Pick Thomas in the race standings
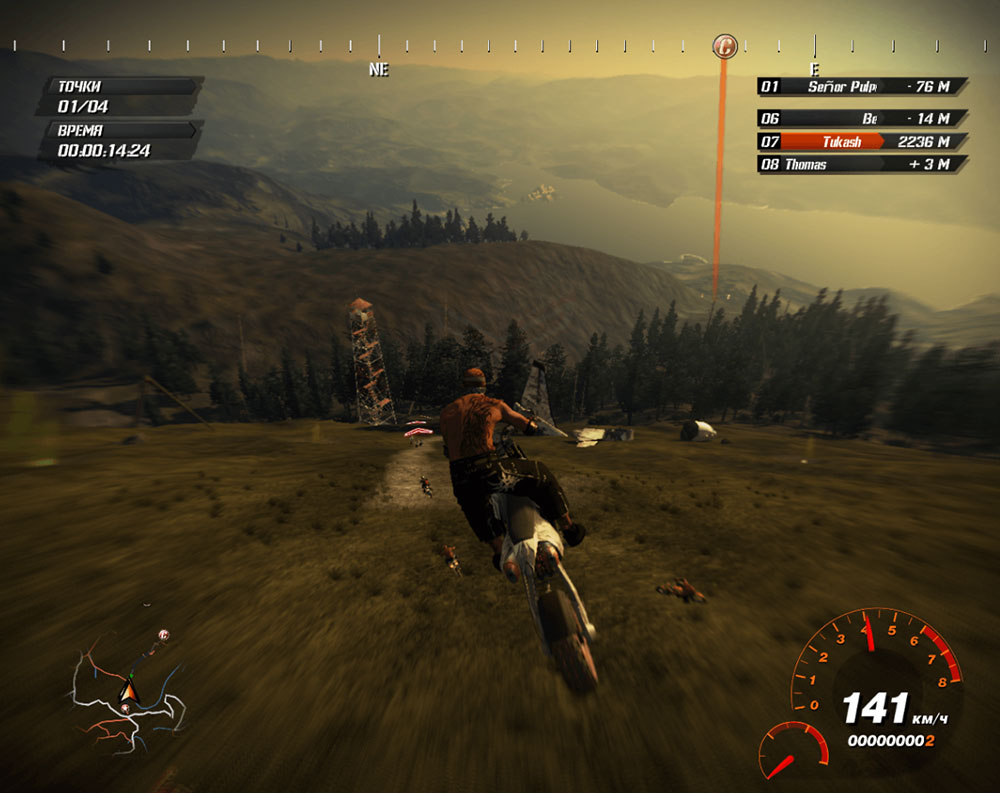Viewport: 1000px width, 793px height. pyautogui.click(x=863, y=164)
